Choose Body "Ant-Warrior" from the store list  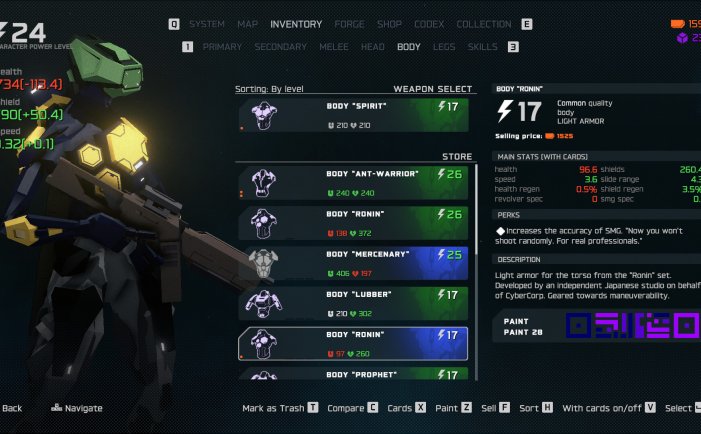click(353, 182)
